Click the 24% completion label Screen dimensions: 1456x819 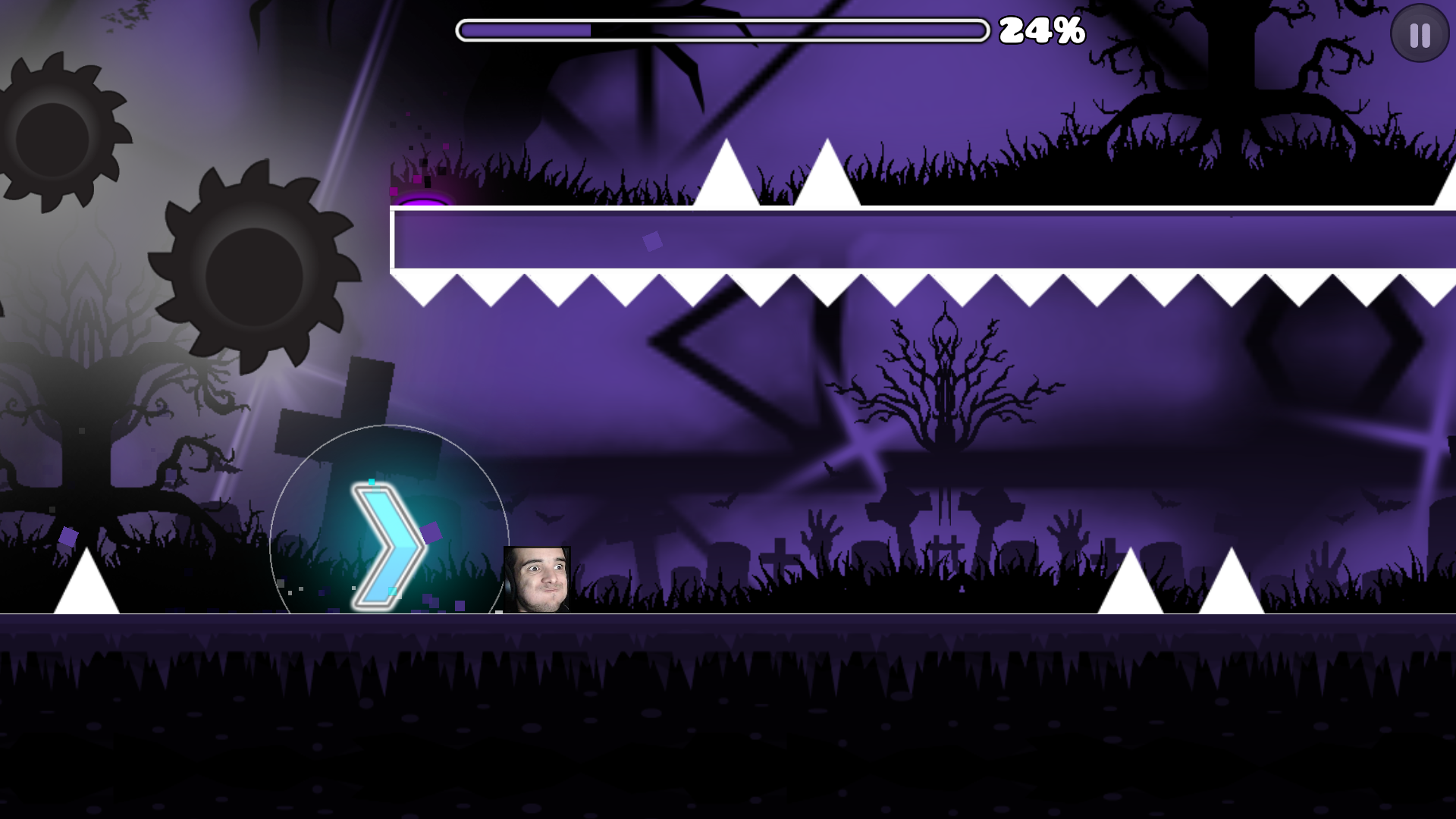1042,30
